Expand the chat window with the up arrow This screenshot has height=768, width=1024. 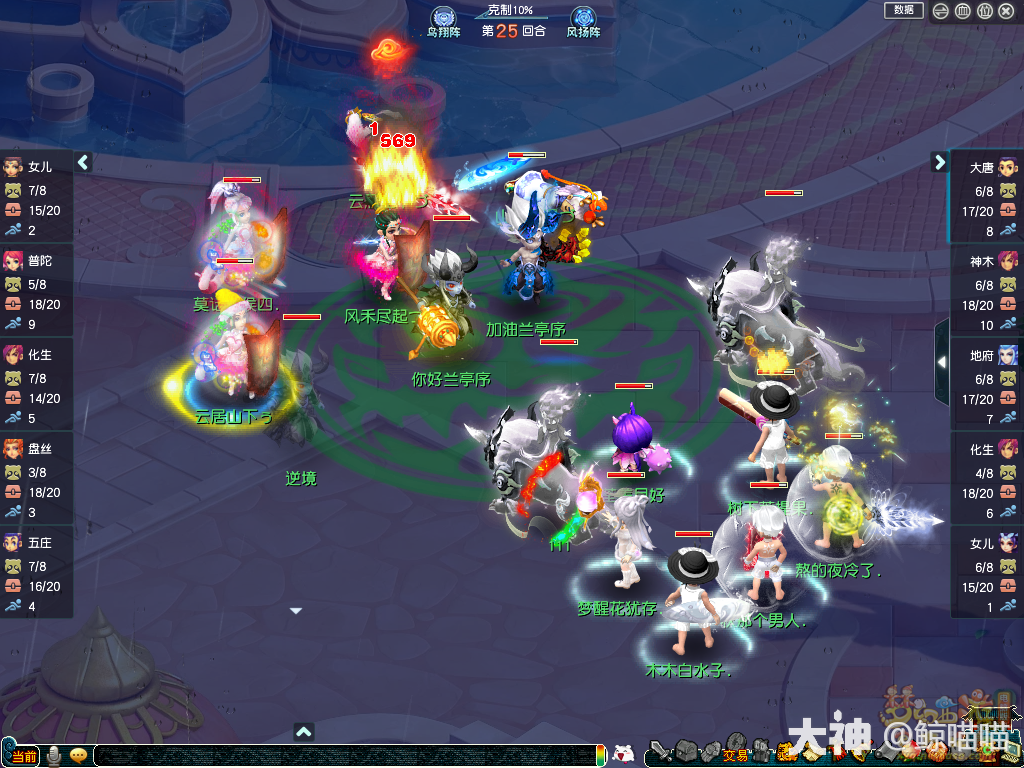pos(304,732)
